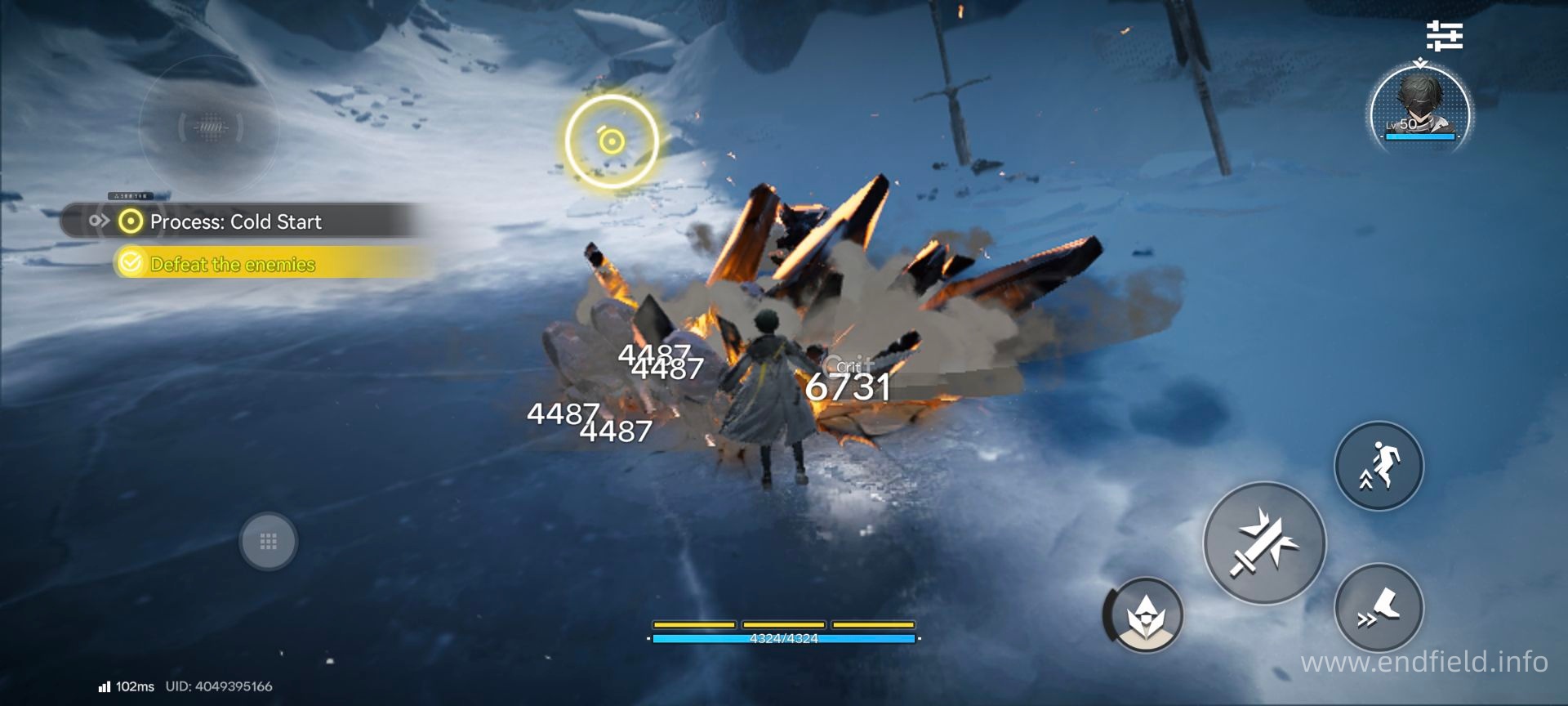Screen dimensions: 1568x706
Task: Open the Process: Cold Start mission tracker
Action: pyautogui.click(x=235, y=221)
